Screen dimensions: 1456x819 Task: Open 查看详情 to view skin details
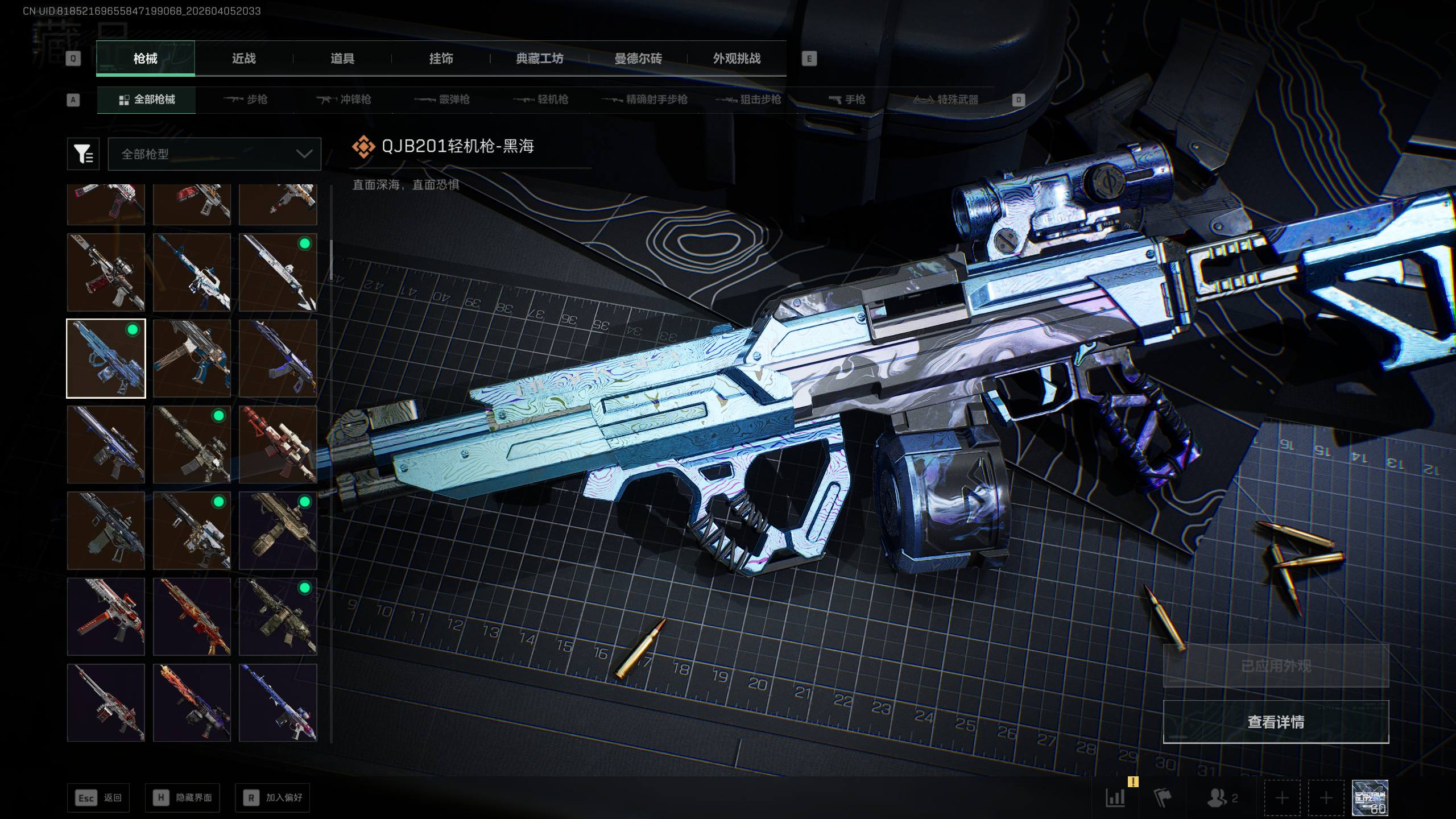coord(1276,722)
